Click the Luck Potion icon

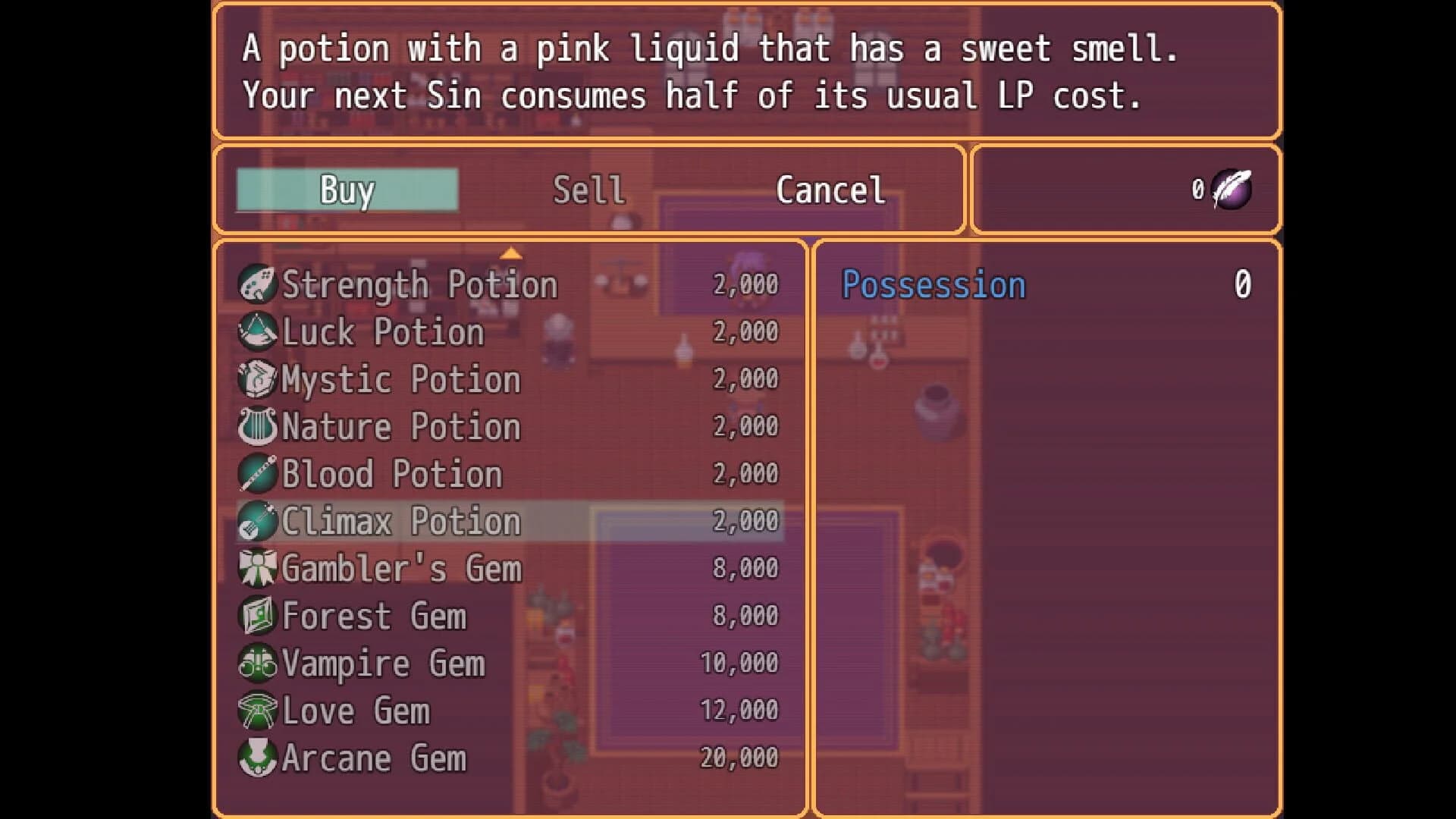click(259, 331)
